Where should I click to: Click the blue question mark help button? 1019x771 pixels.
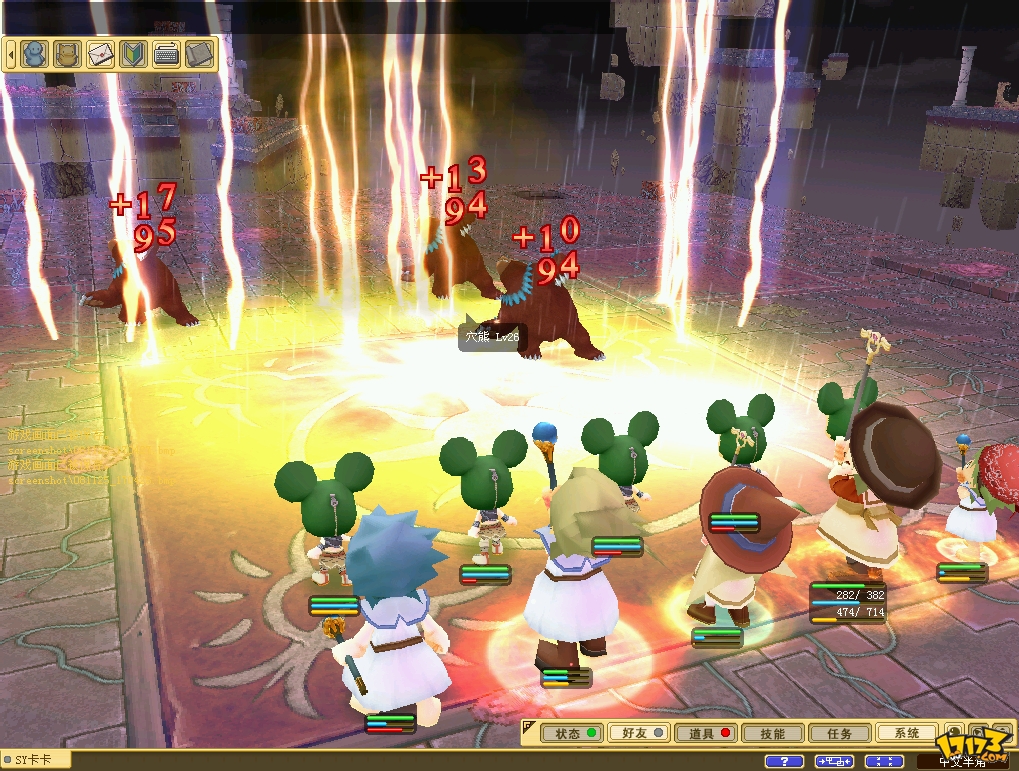point(784,762)
